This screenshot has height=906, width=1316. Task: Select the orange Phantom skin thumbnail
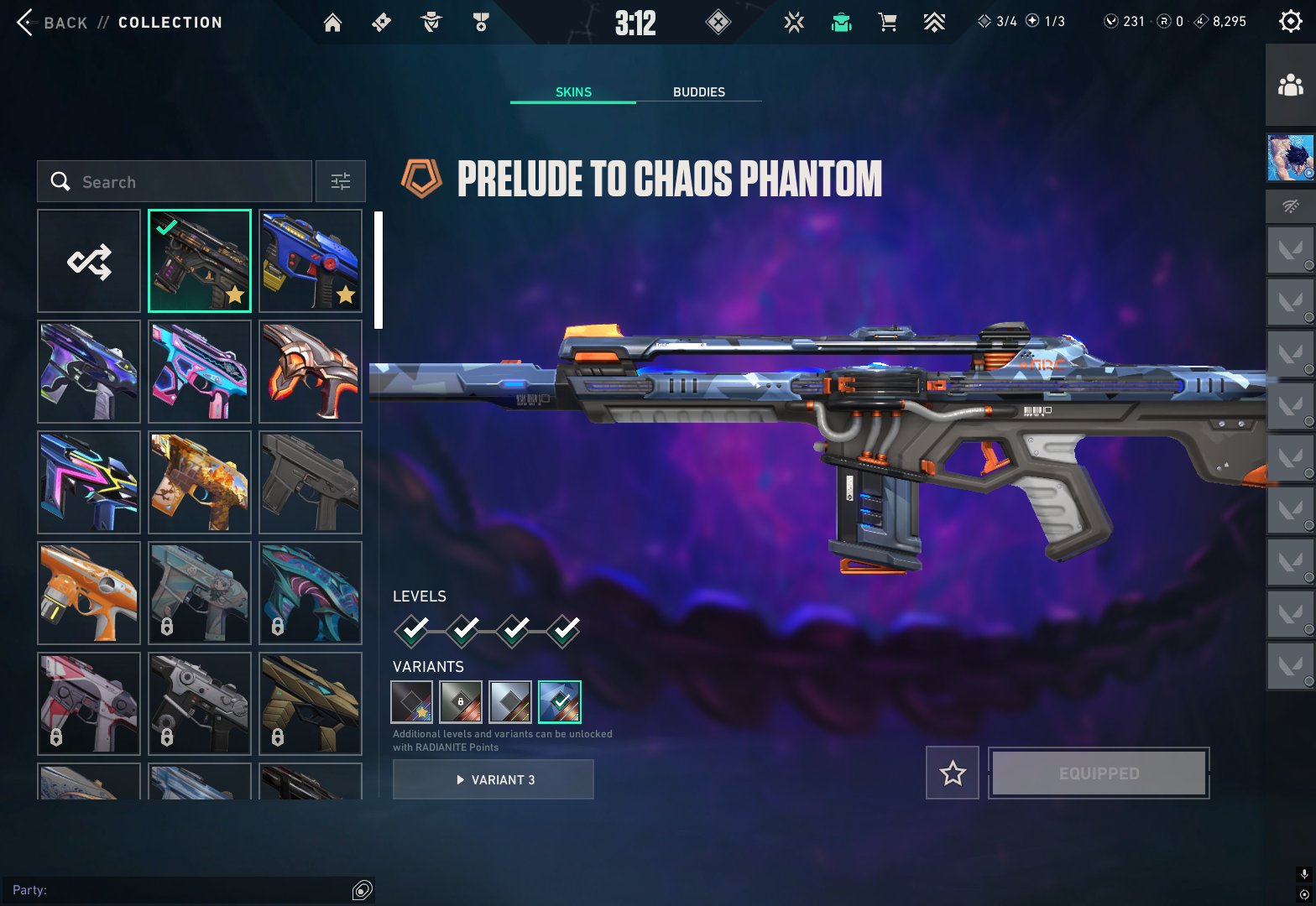(x=89, y=593)
